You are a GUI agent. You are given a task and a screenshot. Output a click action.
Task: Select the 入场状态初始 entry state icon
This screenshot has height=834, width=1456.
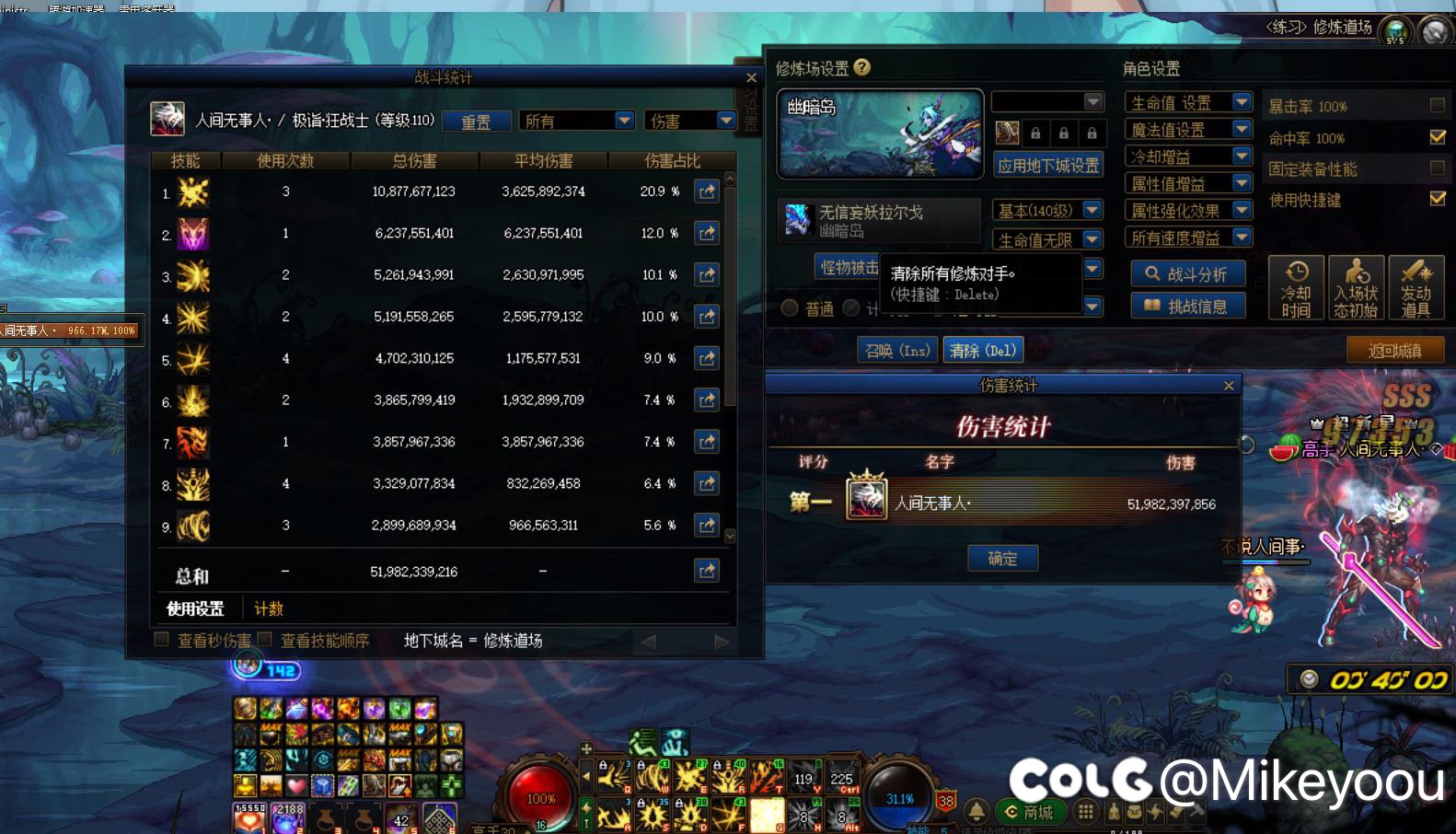click(x=1356, y=287)
